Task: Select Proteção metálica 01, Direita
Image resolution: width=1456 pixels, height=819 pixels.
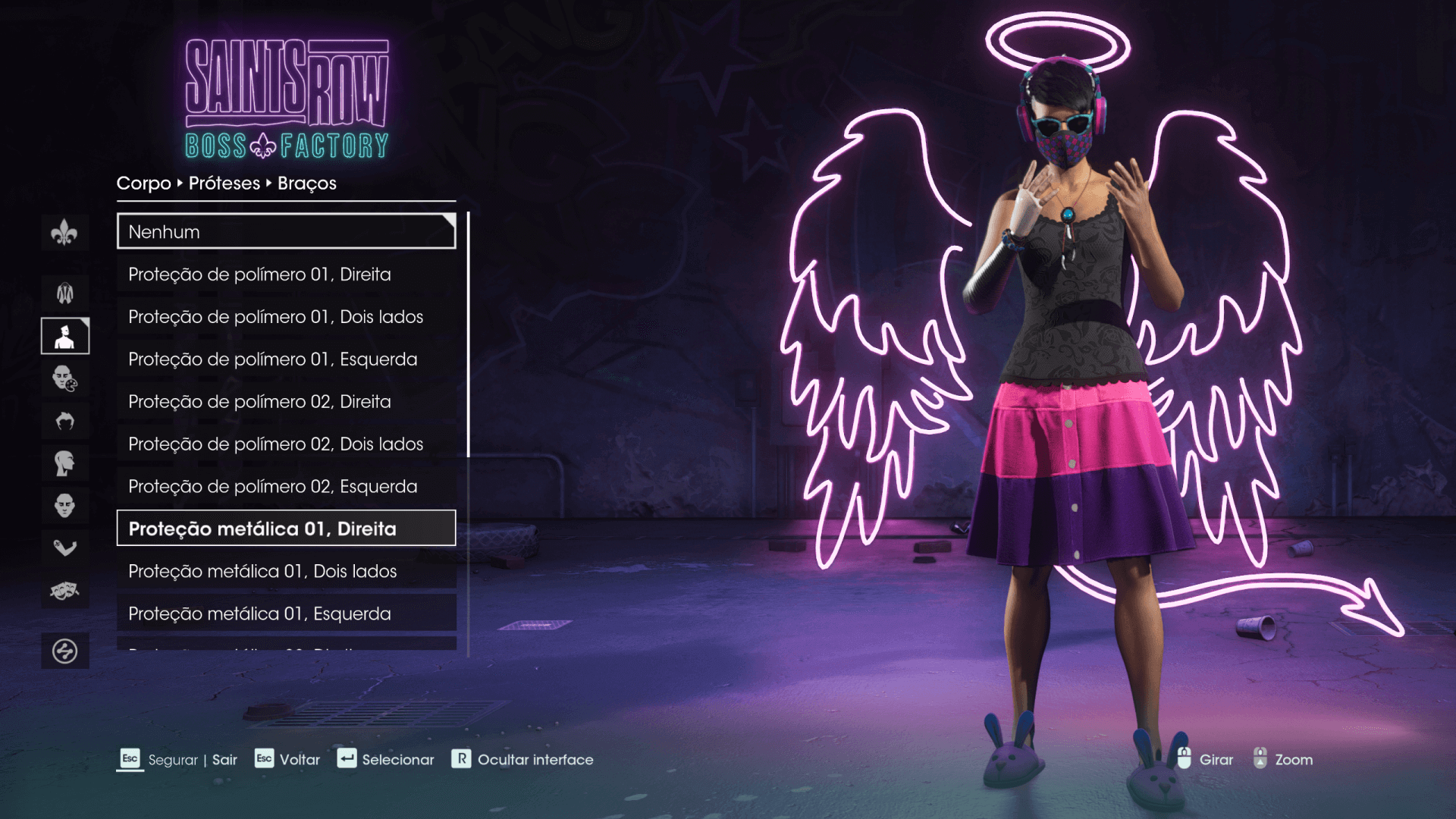Action: click(286, 529)
